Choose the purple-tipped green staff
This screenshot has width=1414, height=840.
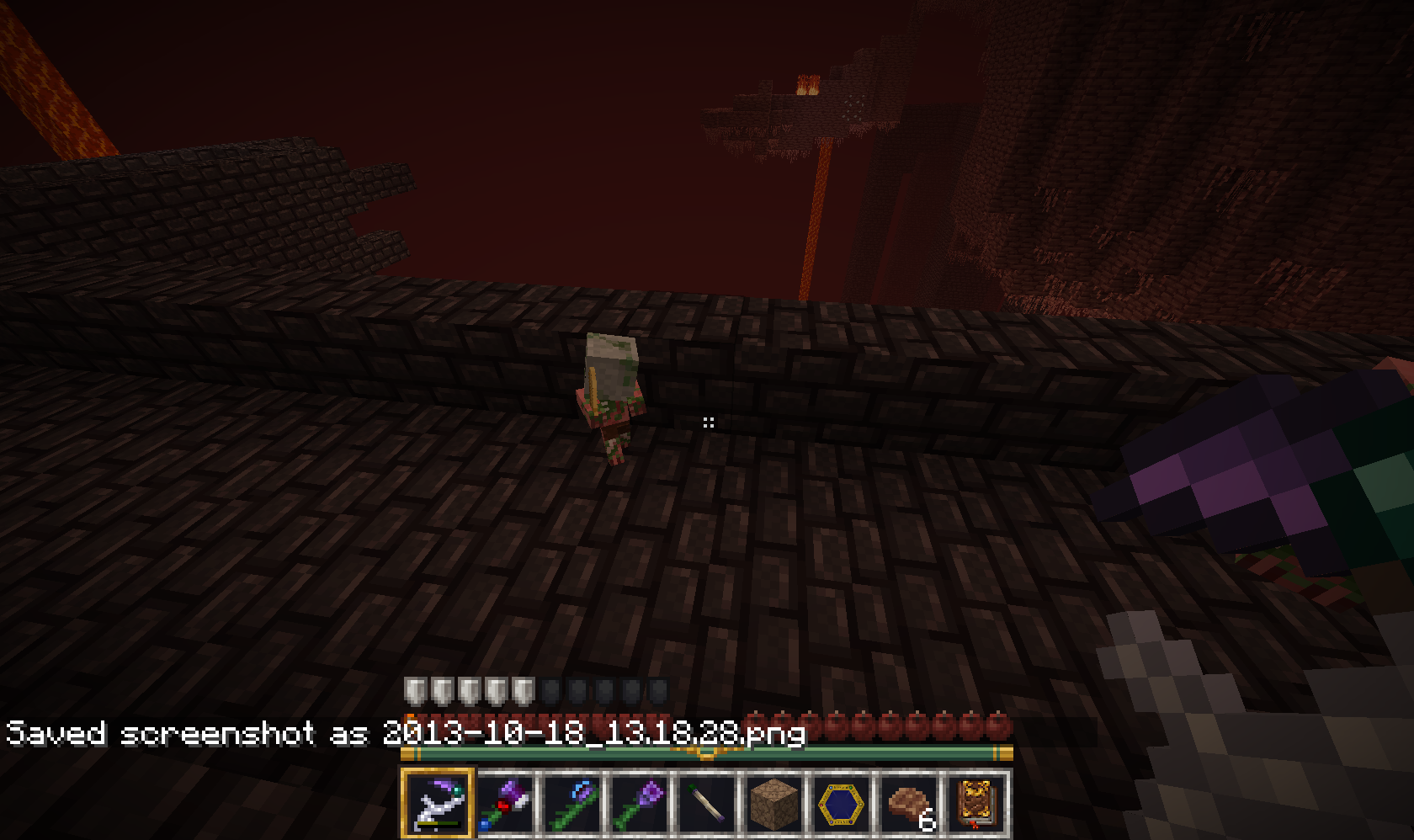[x=640, y=802]
